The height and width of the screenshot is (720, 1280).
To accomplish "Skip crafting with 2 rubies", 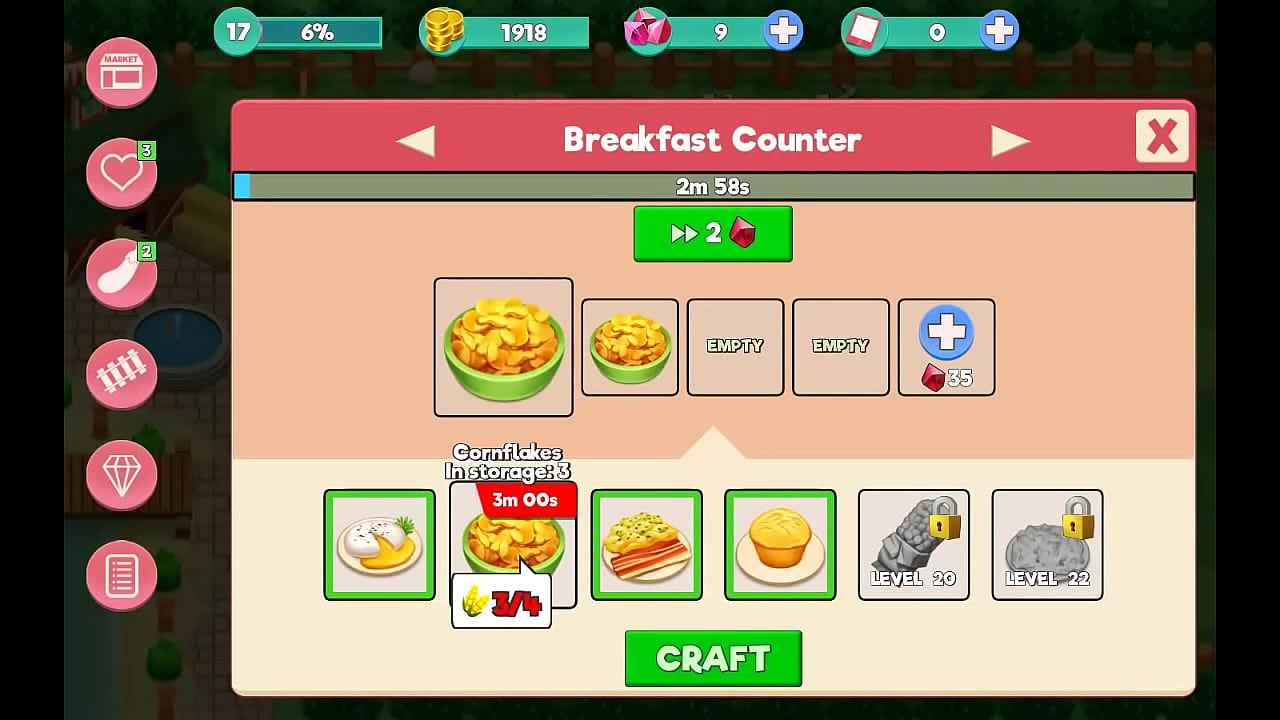I will [x=713, y=233].
